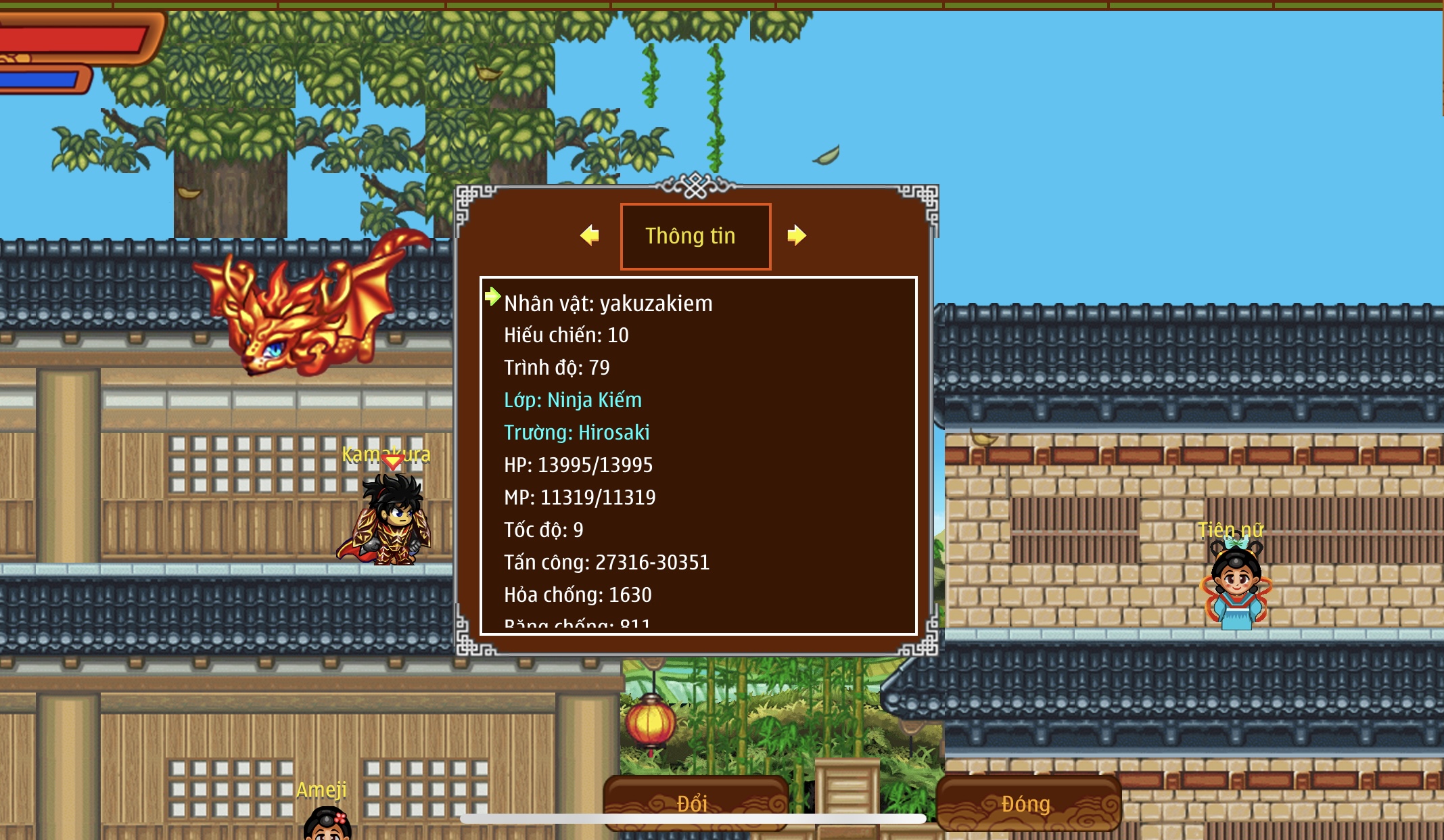
Task: Click the Đổi button
Action: pos(695,802)
